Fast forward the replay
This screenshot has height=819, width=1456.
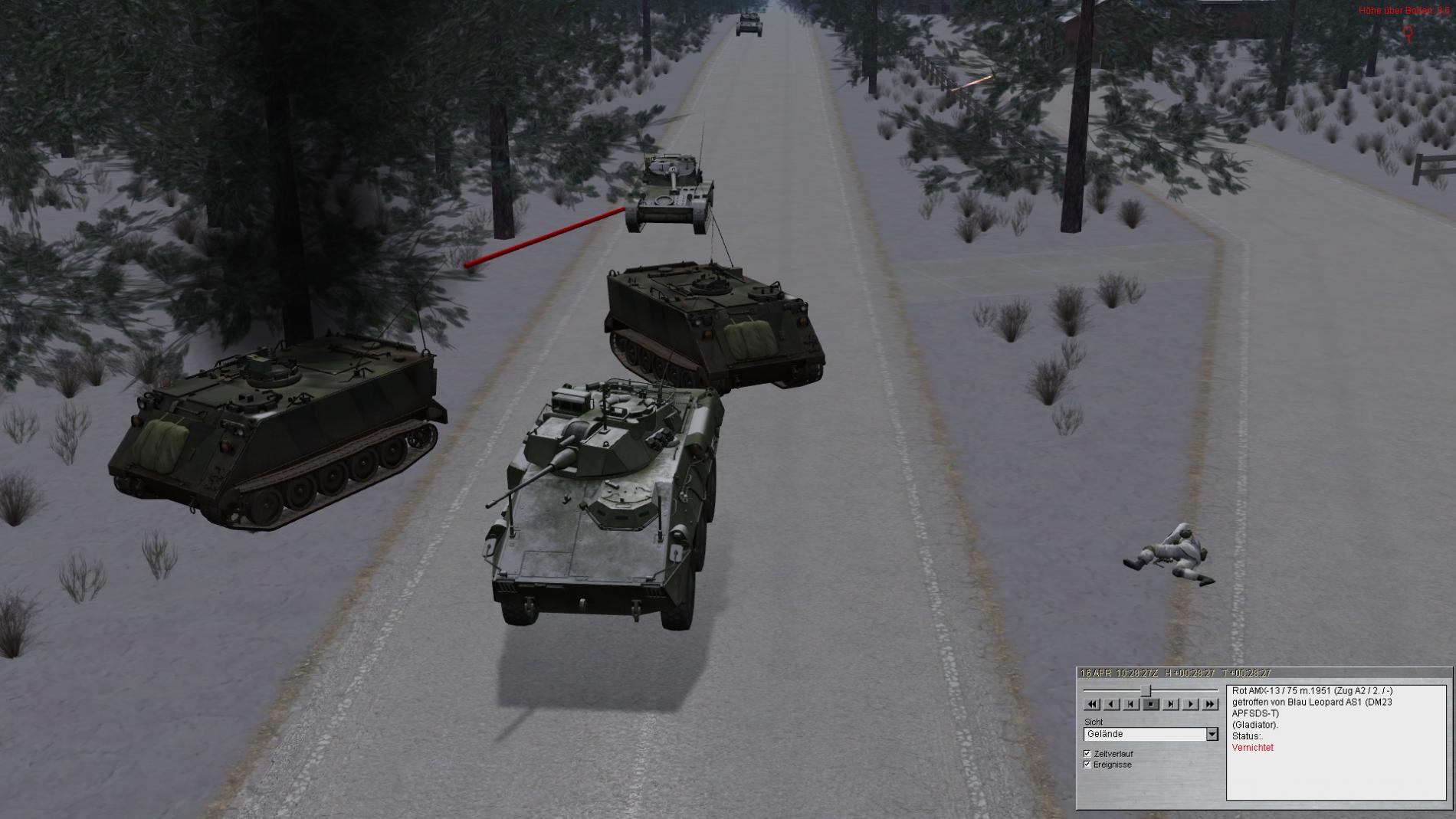(x=1210, y=704)
